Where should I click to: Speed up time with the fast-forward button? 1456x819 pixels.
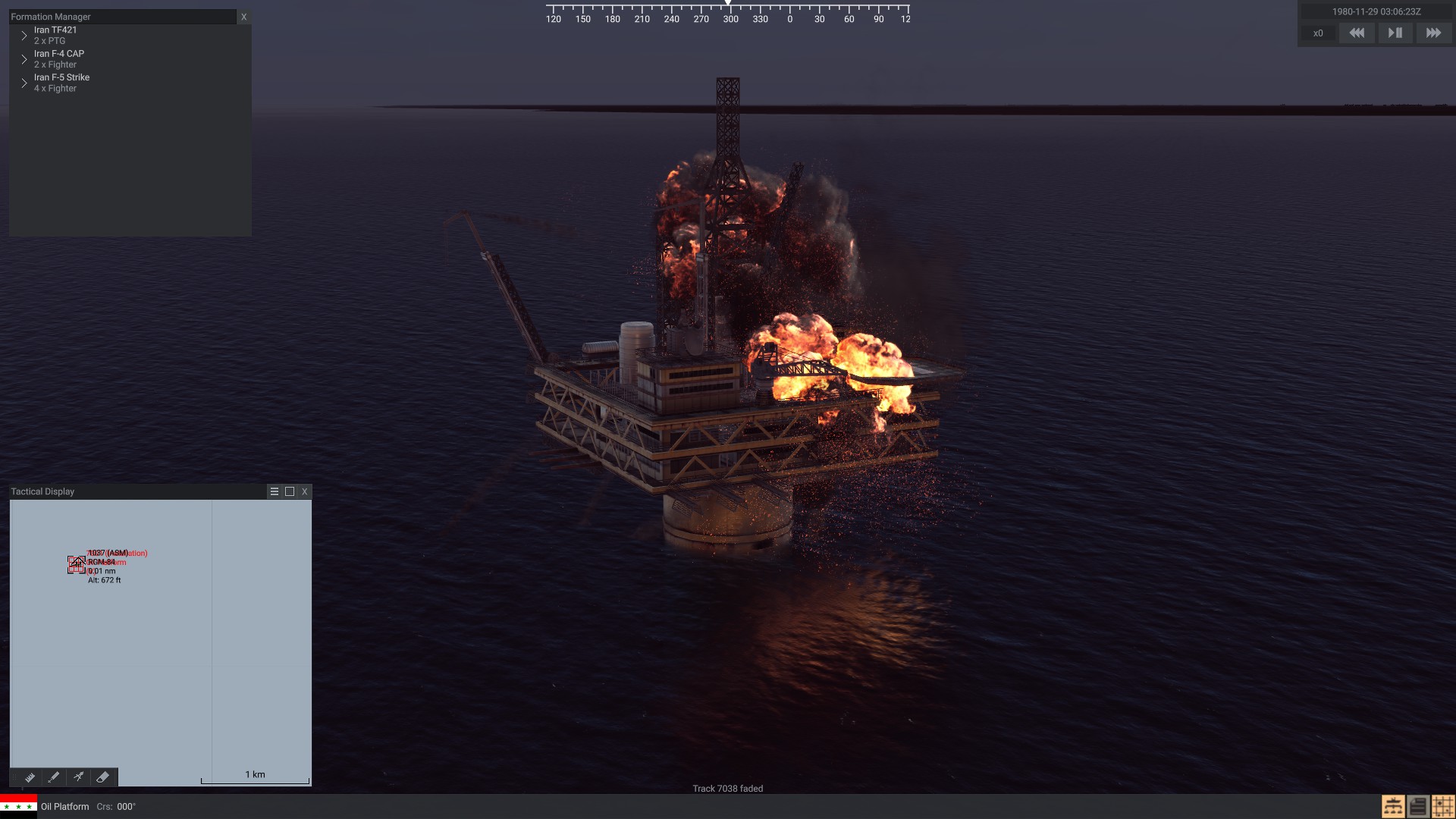1433,33
